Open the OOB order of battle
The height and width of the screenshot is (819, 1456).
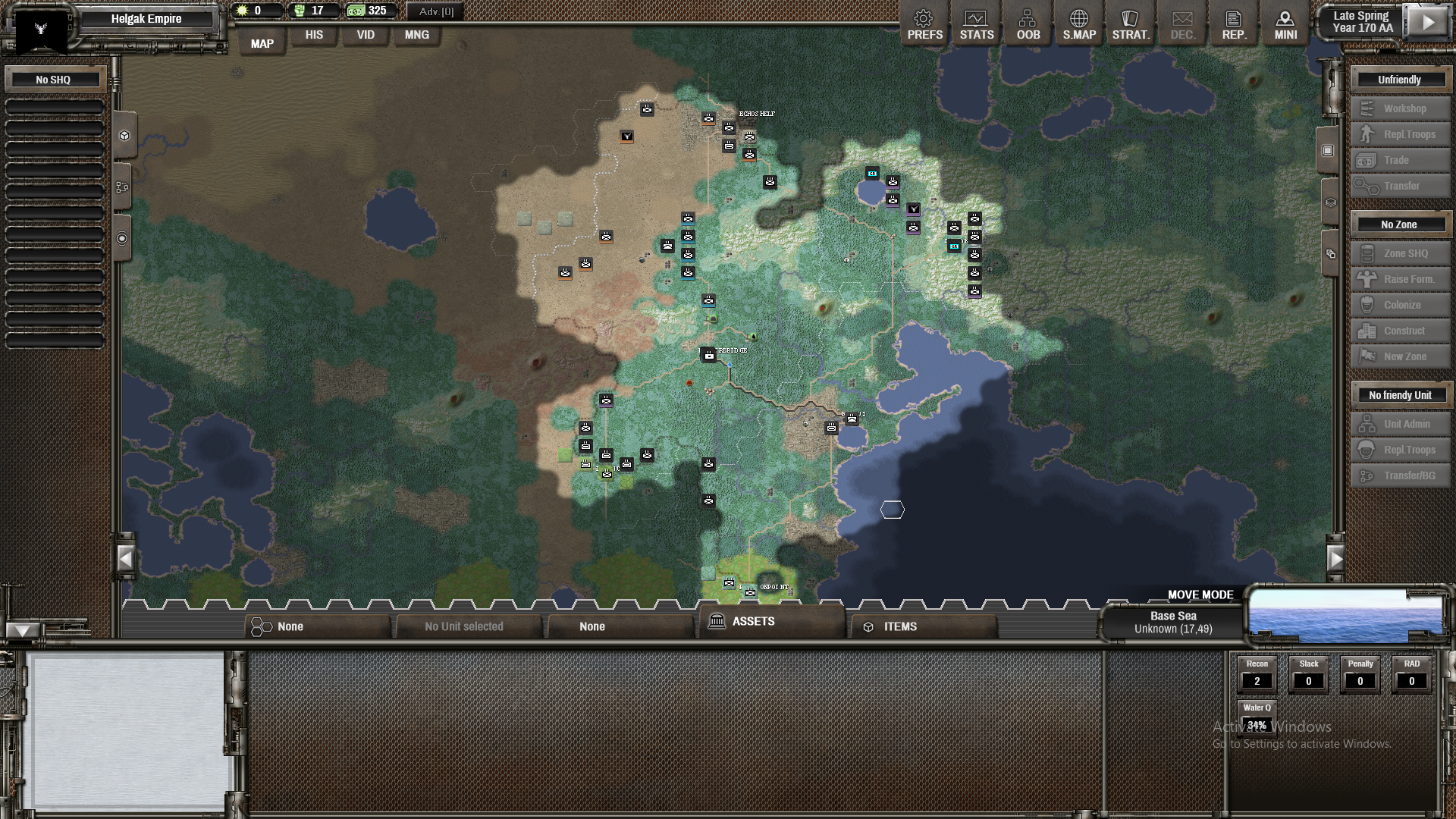pyautogui.click(x=1028, y=23)
